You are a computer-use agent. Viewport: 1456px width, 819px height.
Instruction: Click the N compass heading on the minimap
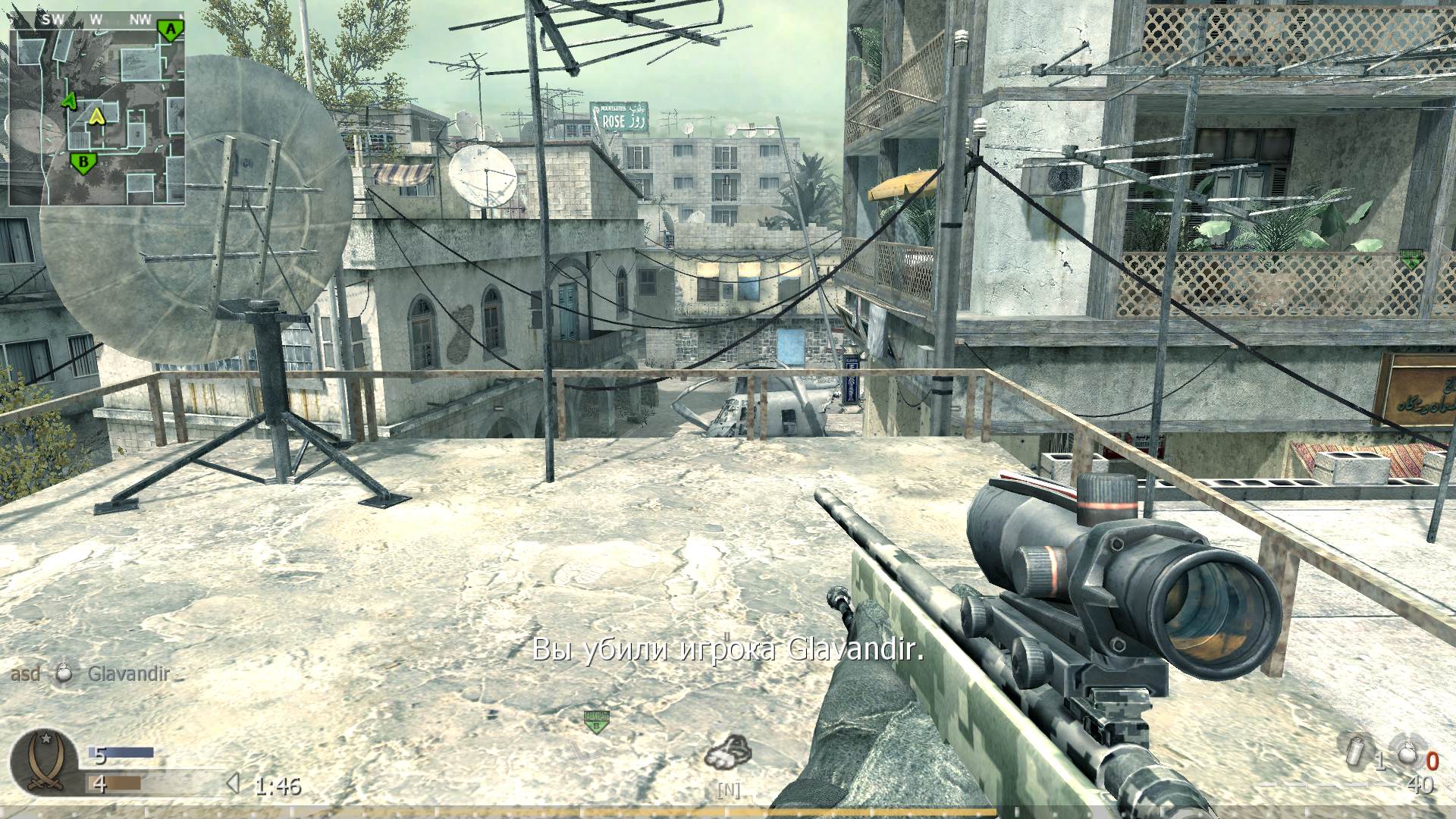181,17
